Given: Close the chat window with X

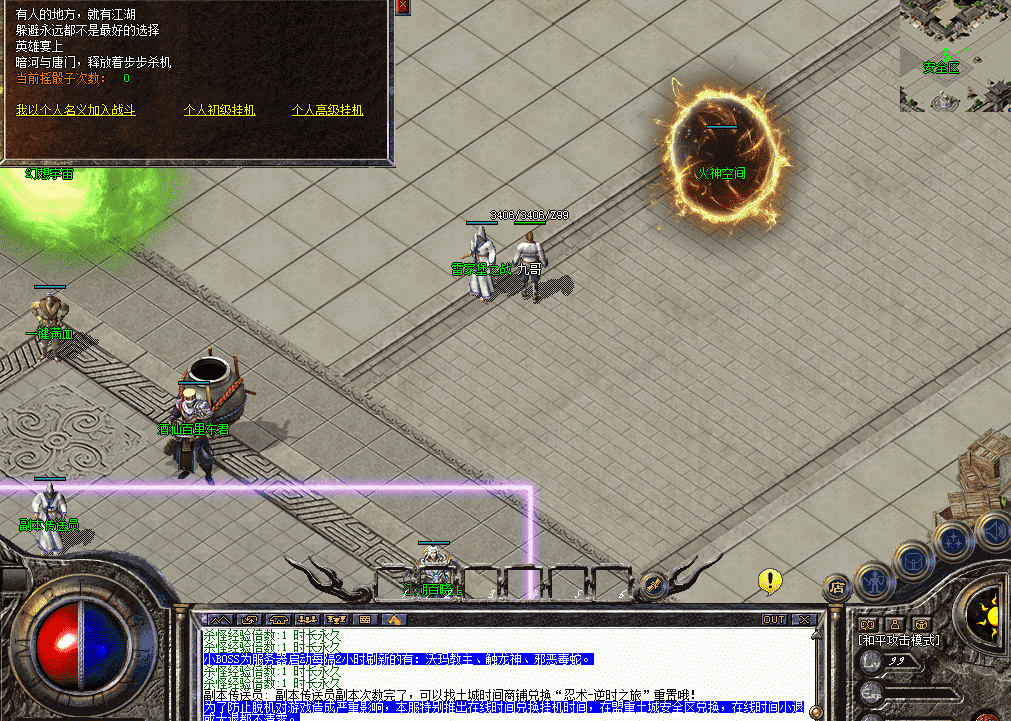Looking at the screenshot, I should [x=806, y=619].
